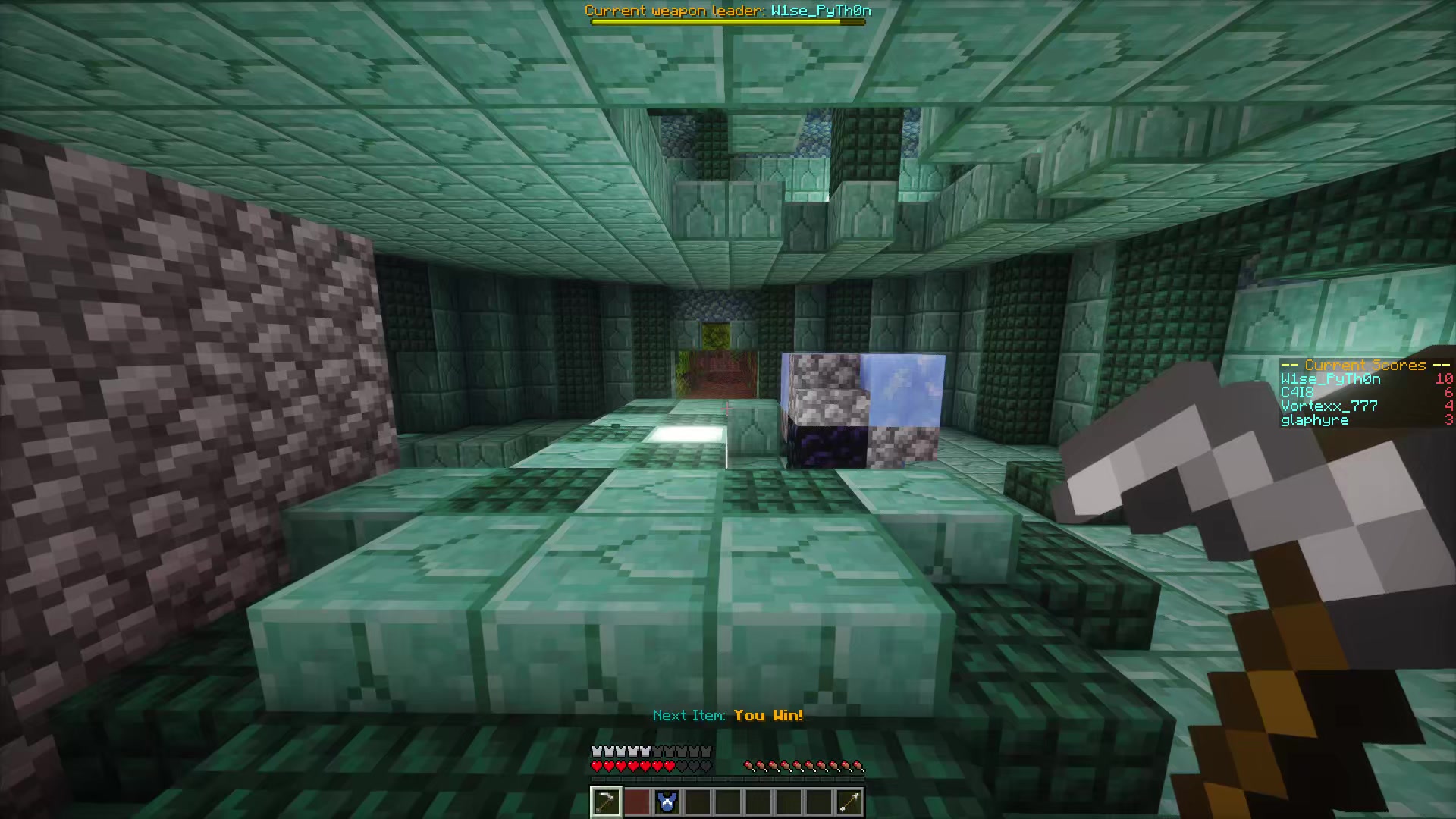Screen dimensions: 1456x819
Task: Click the last empty grayed heart
Action: pos(706,766)
